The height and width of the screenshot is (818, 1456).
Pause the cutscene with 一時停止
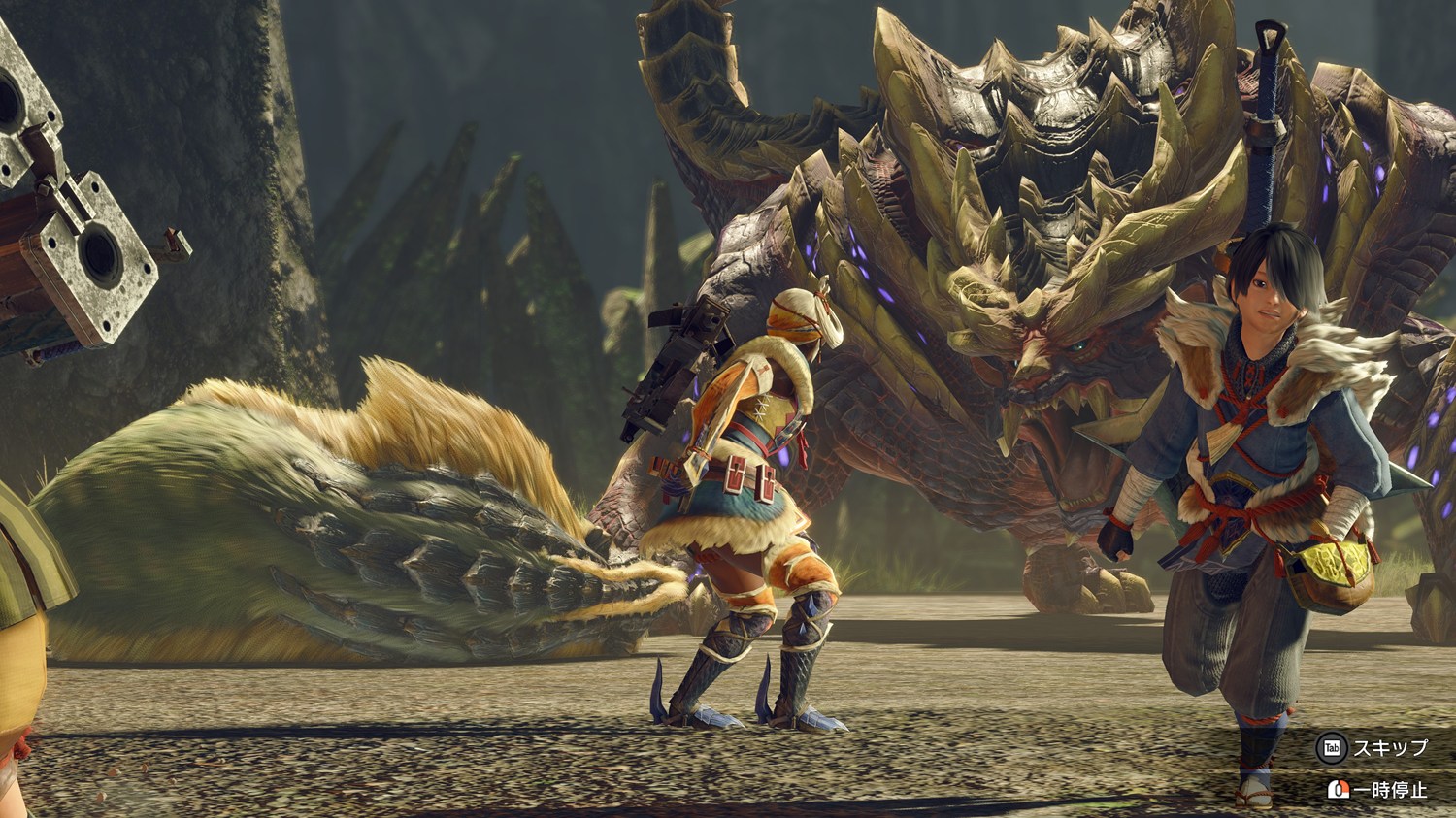click(x=1378, y=790)
